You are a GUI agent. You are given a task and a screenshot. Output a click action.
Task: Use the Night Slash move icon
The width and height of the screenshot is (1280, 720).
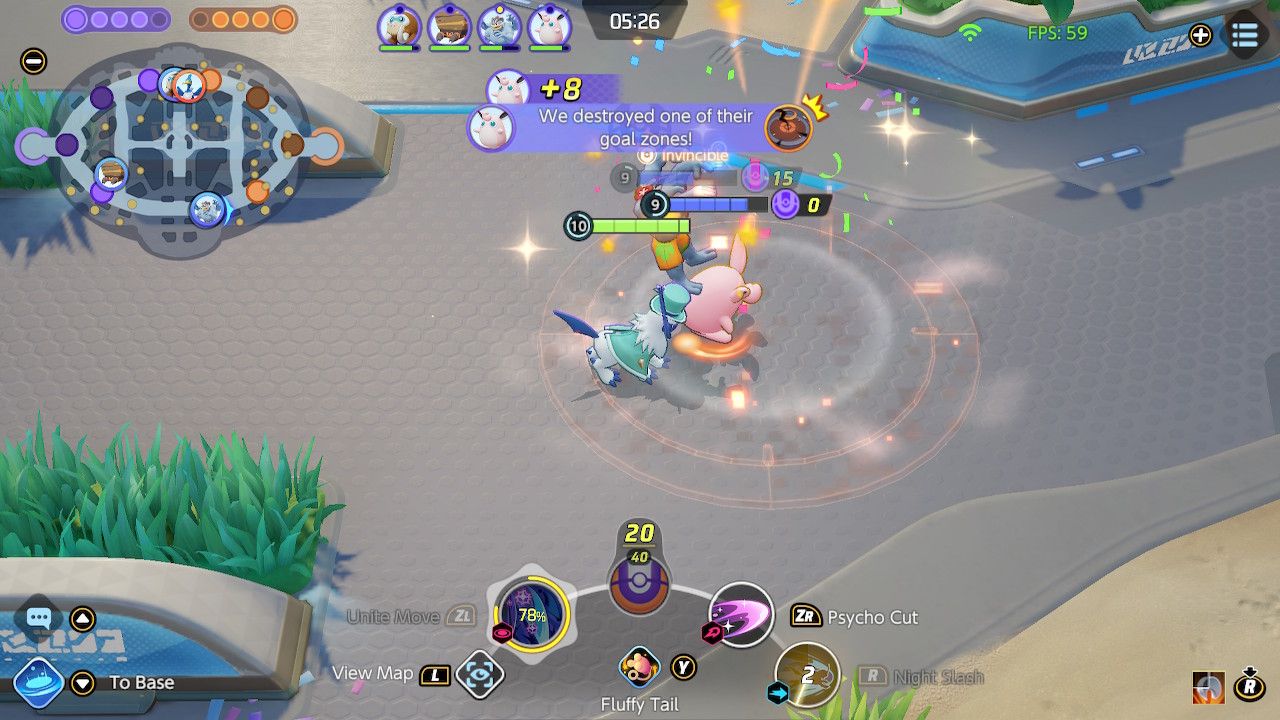point(807,675)
